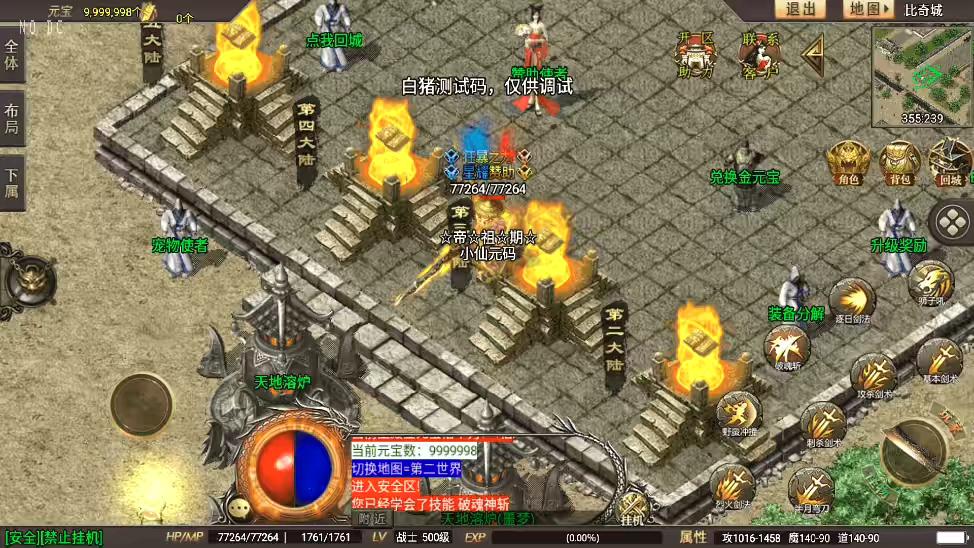Screen dimensions: 974x548
Task: Switch to the 布局 tab
Action: point(11,119)
